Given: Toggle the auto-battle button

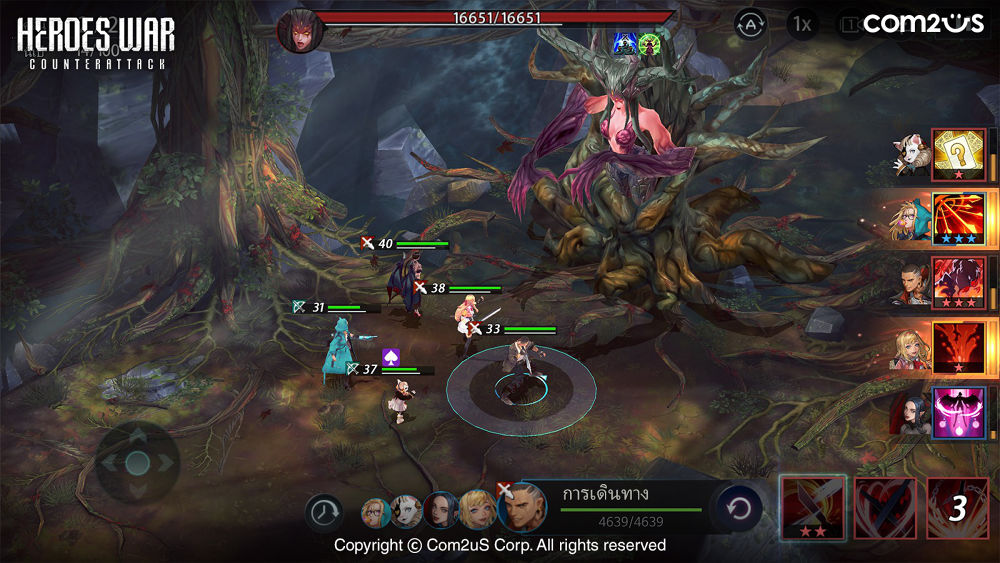Looking at the screenshot, I should tap(751, 24).
